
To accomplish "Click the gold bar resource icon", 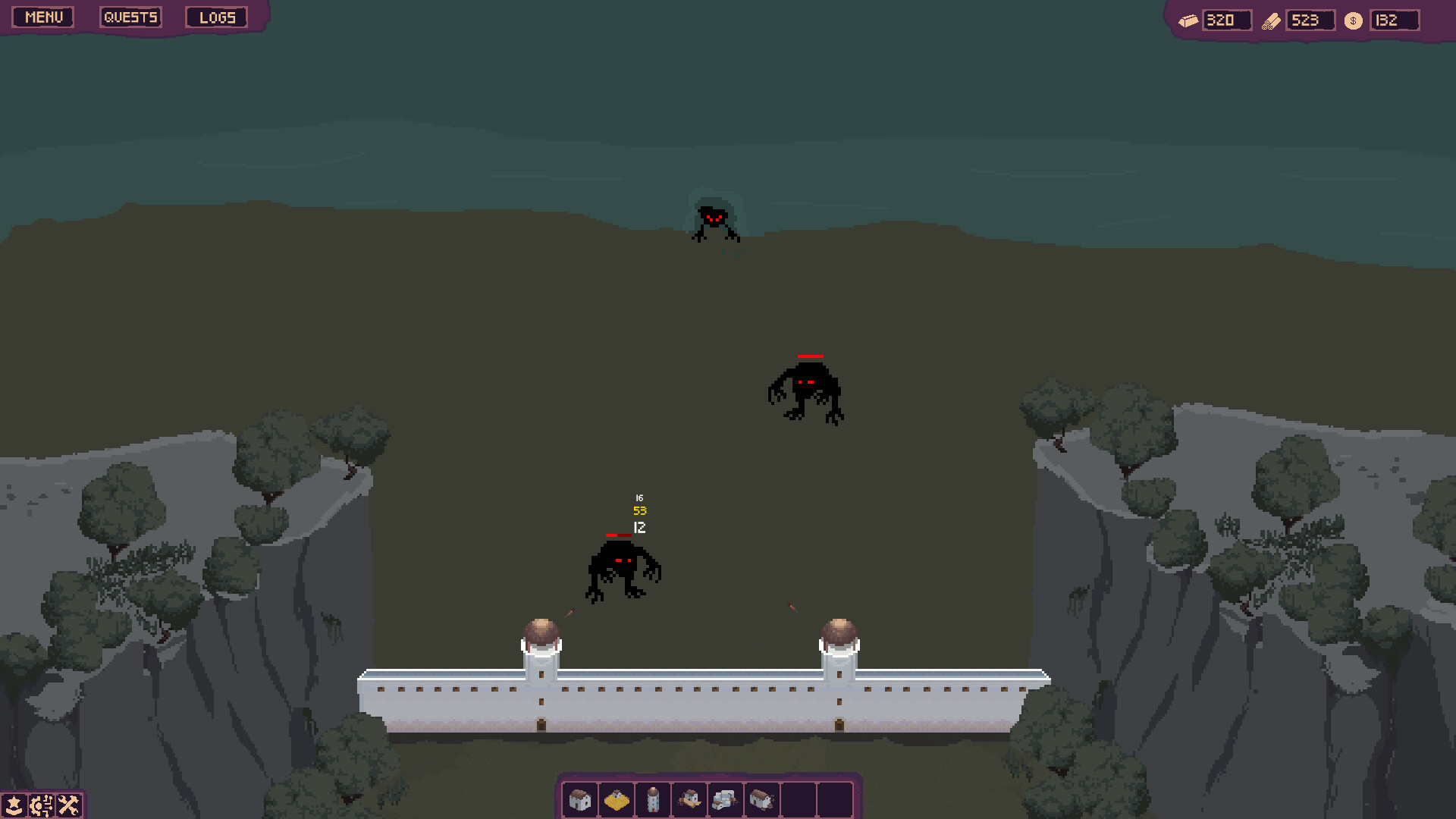I will click(x=1188, y=20).
